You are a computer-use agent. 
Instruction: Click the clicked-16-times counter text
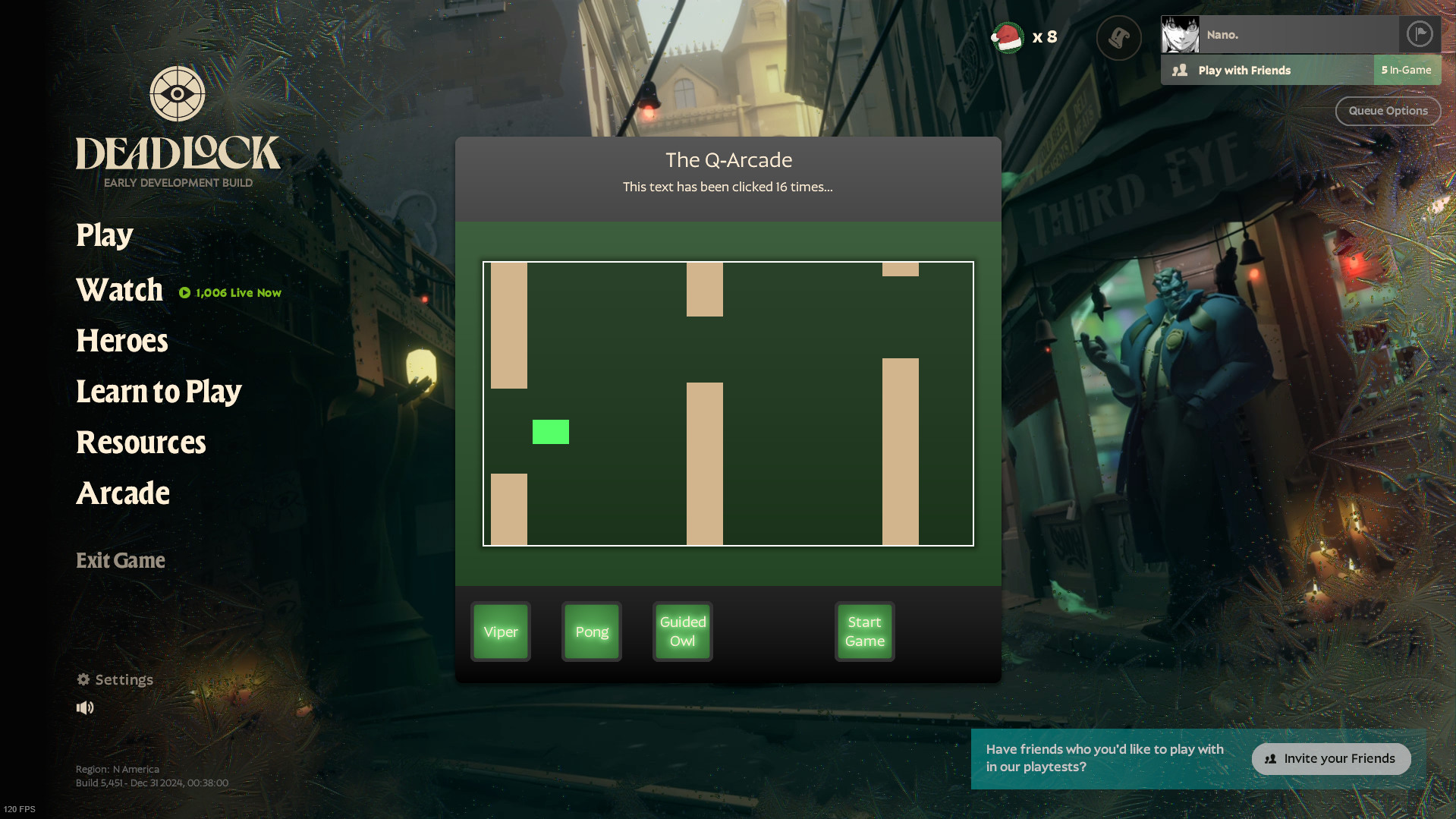point(728,187)
